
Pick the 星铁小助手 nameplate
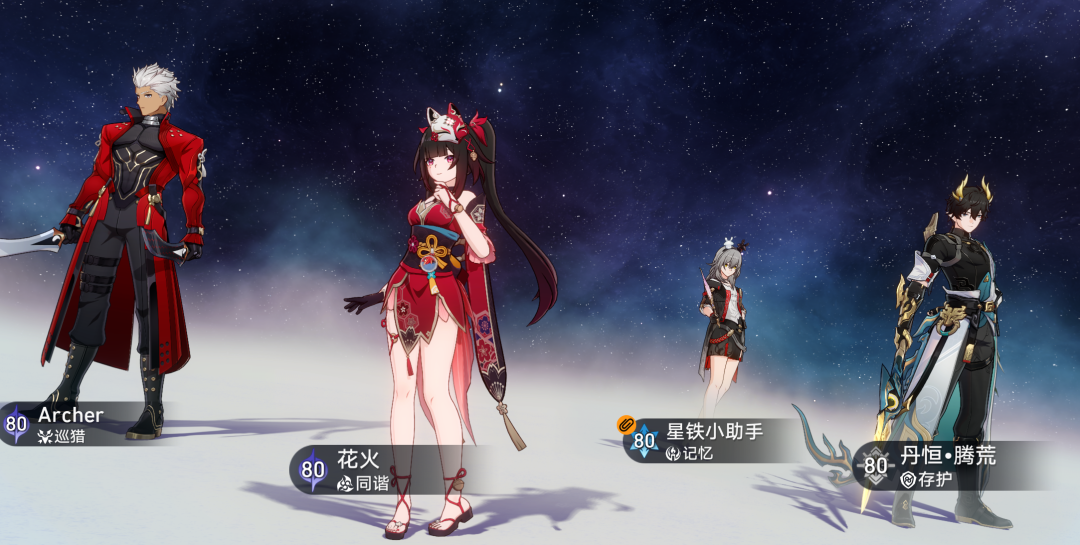click(713, 441)
